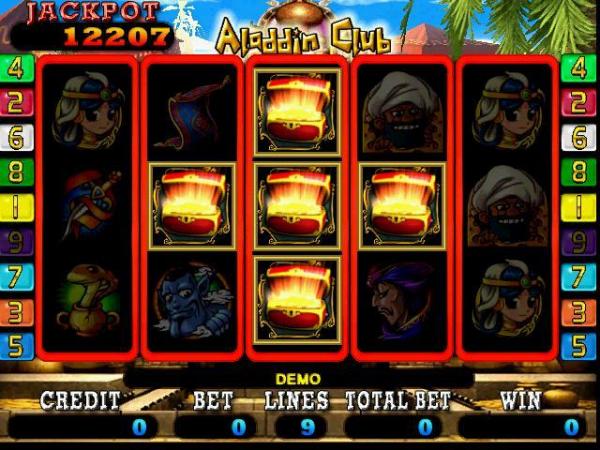The height and width of the screenshot is (450, 600).
Task: Select the cyan payline 7 marker on the right
Action: pos(576,276)
